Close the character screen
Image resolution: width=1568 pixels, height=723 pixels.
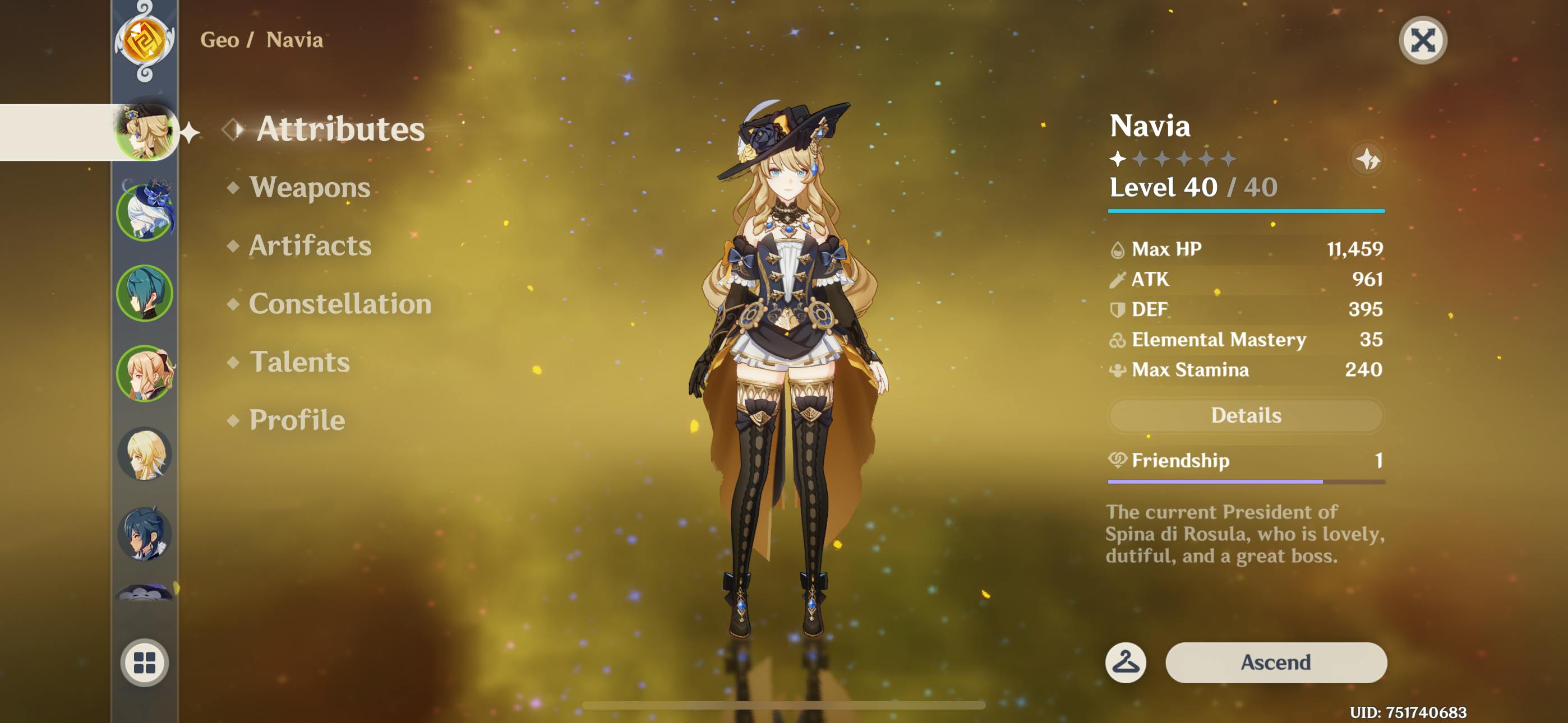pos(1422,41)
